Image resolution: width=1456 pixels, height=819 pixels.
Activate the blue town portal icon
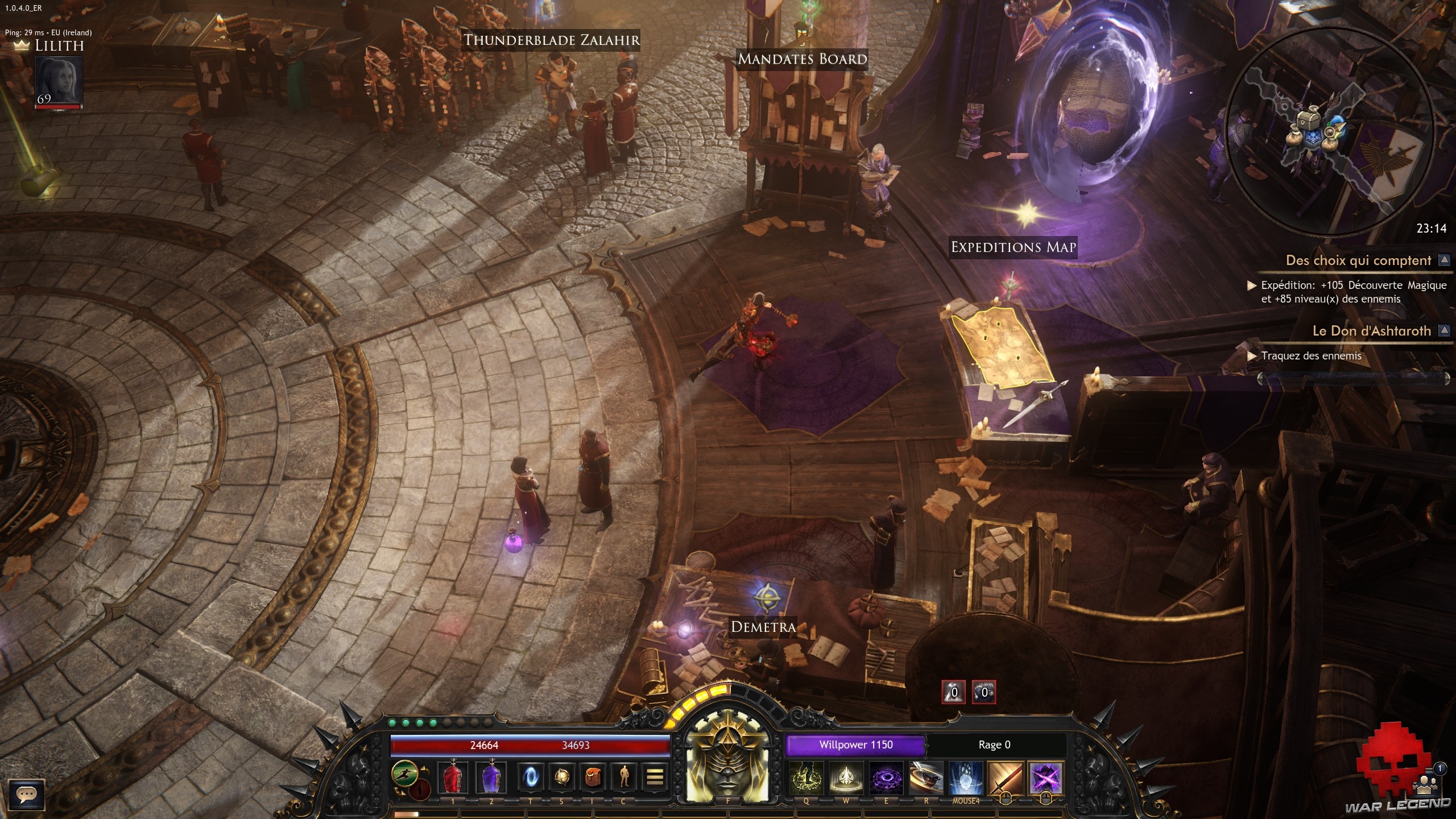tap(531, 777)
